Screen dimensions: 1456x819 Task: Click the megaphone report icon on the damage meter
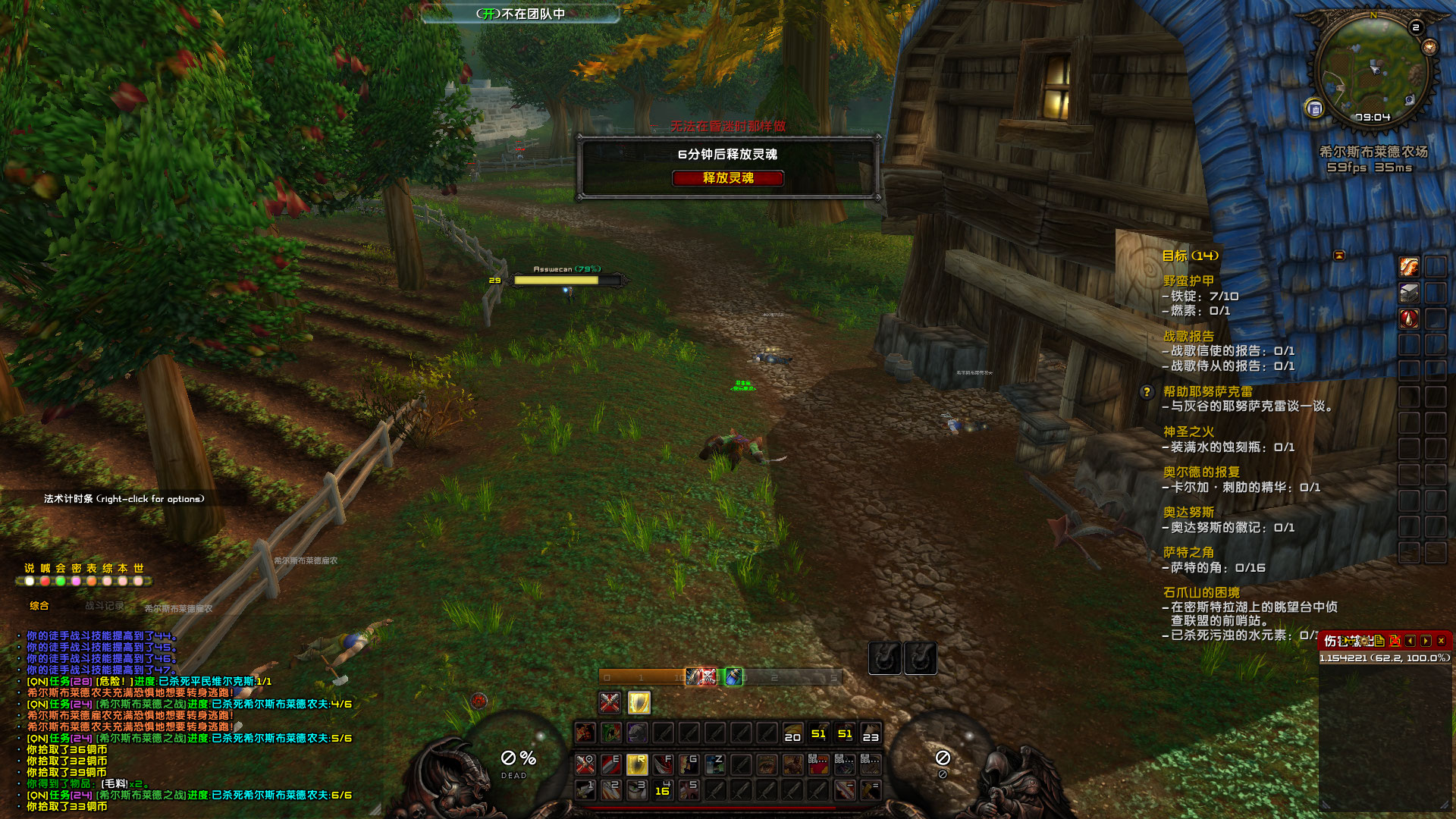coord(1348,641)
